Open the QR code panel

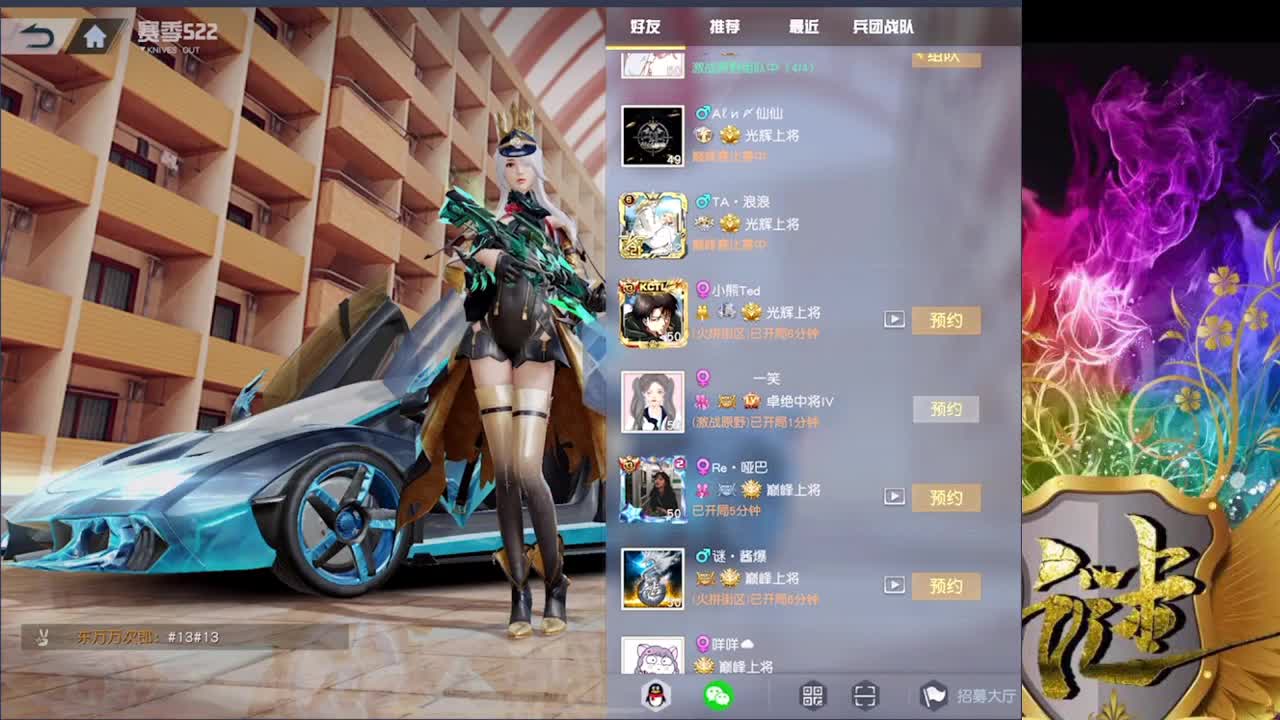(x=812, y=697)
